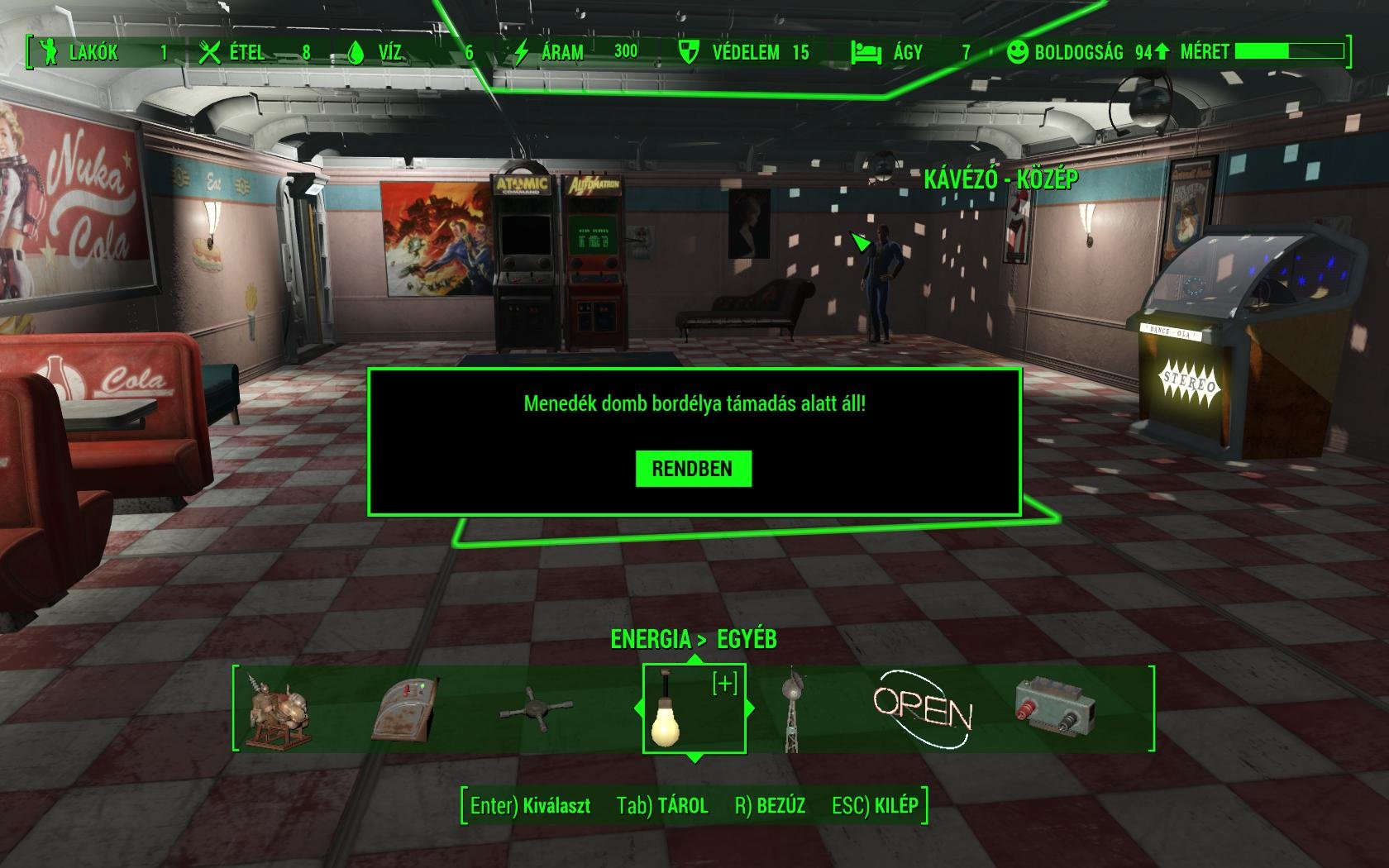
Task: Click the left arrow beside the selected item
Action: pyautogui.click(x=641, y=708)
